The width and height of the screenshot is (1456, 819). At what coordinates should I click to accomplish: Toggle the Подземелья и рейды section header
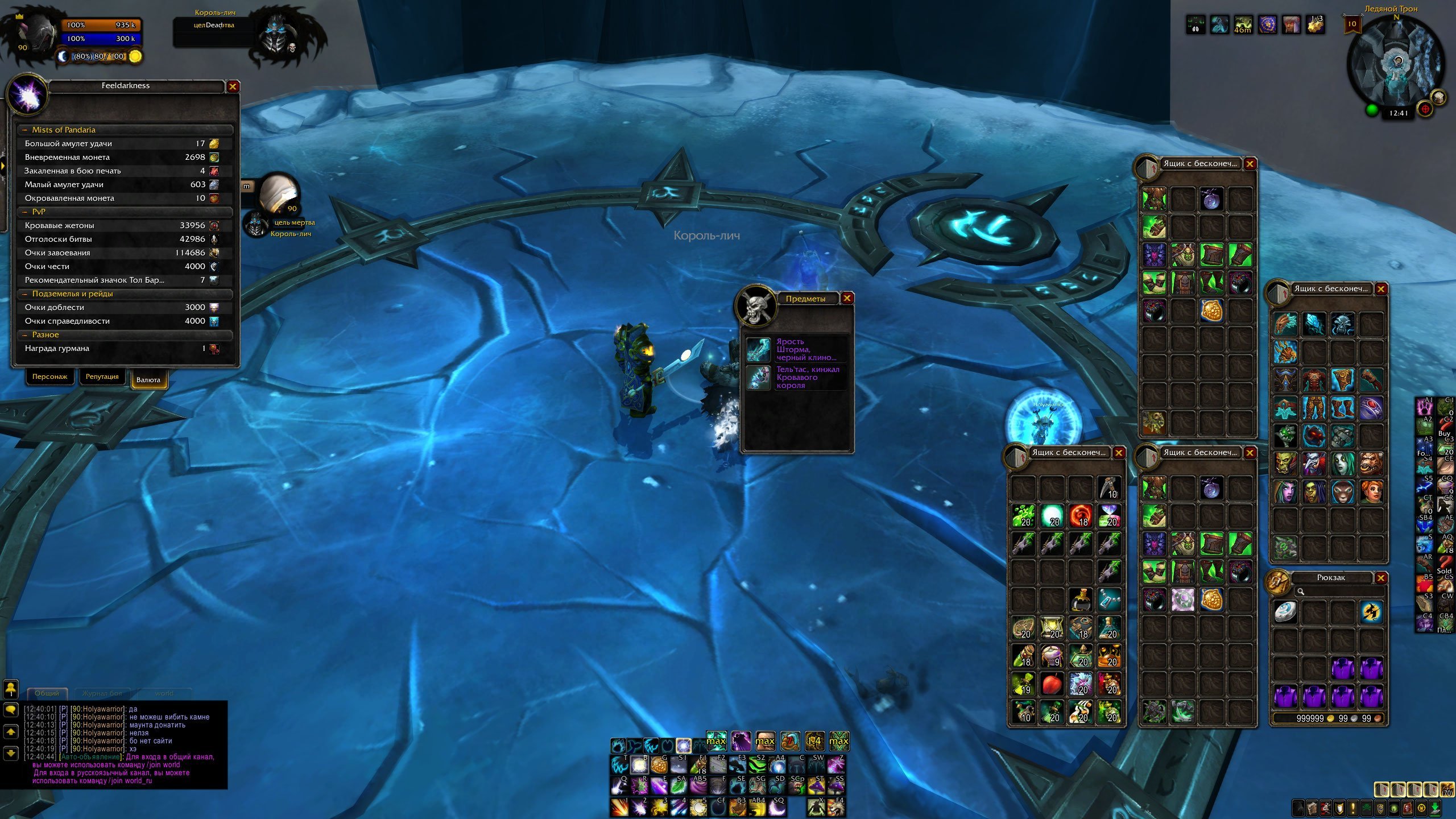click(25, 294)
